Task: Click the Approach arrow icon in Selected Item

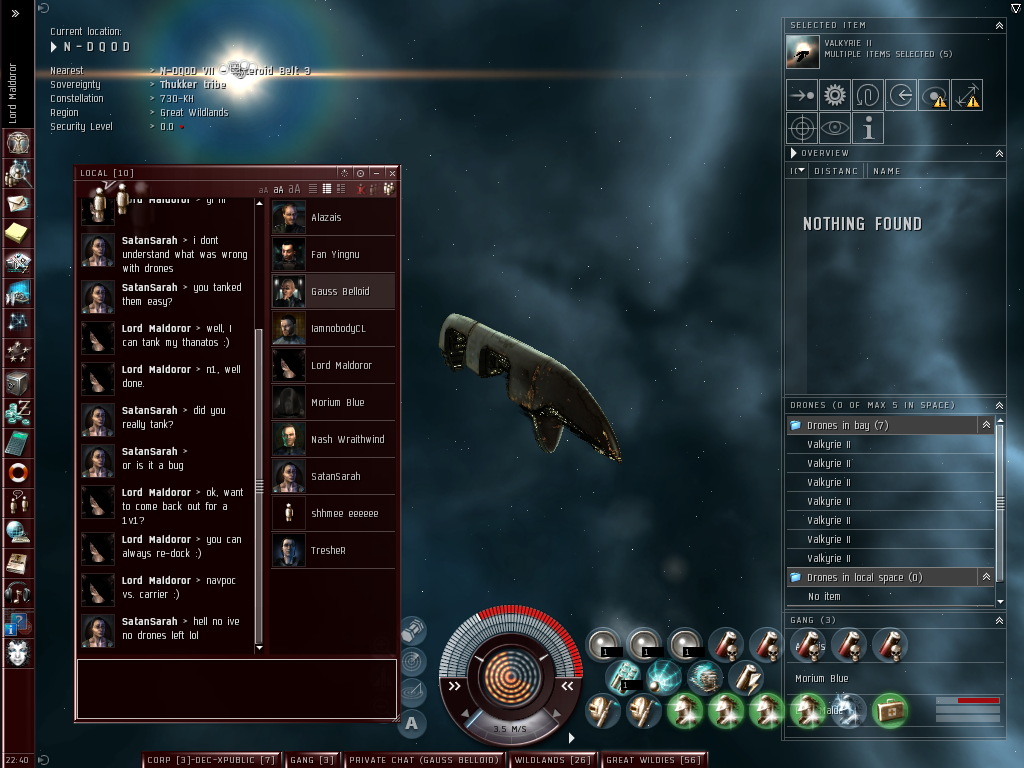Action: (x=802, y=96)
